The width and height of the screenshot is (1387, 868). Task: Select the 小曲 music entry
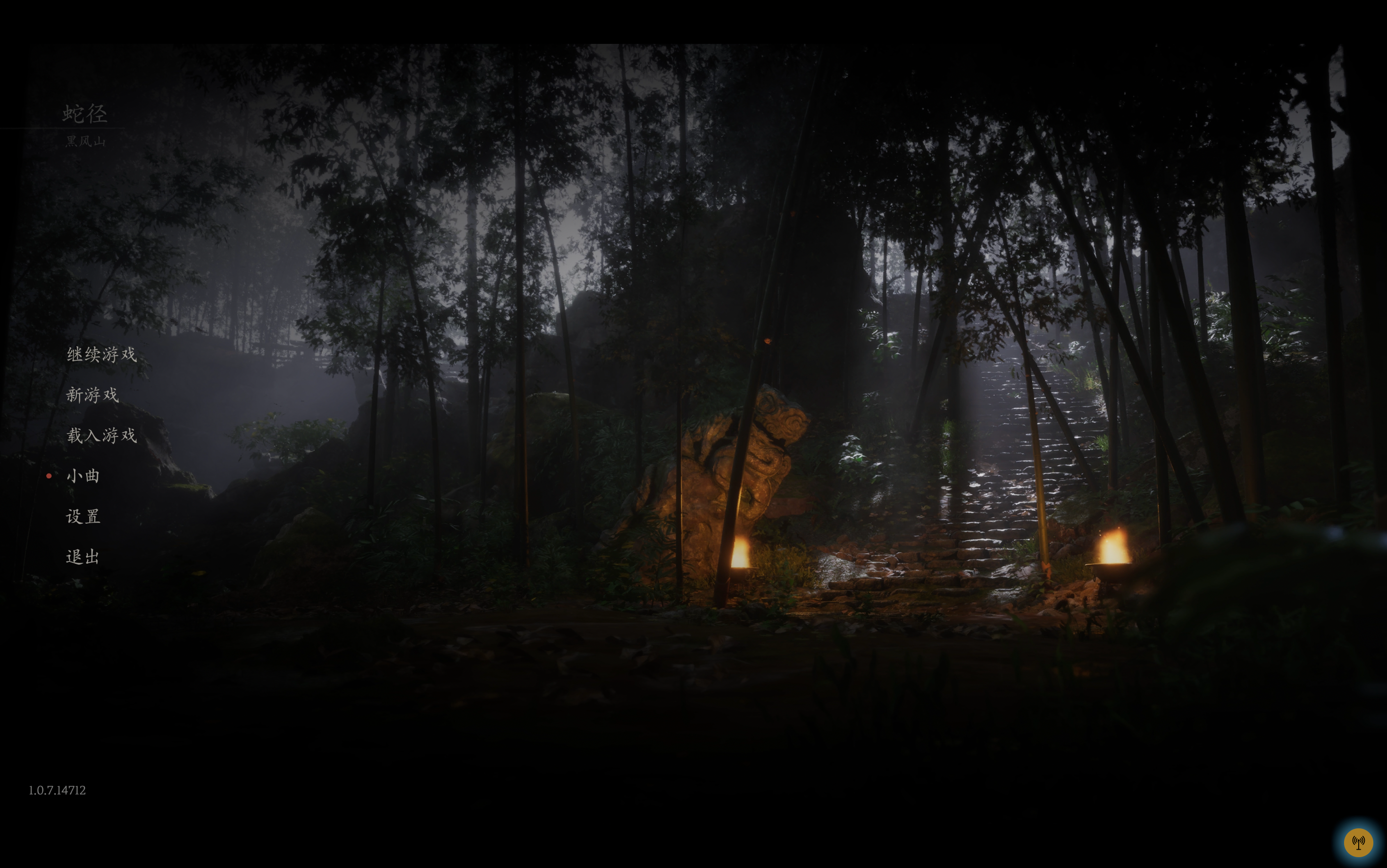tap(83, 476)
